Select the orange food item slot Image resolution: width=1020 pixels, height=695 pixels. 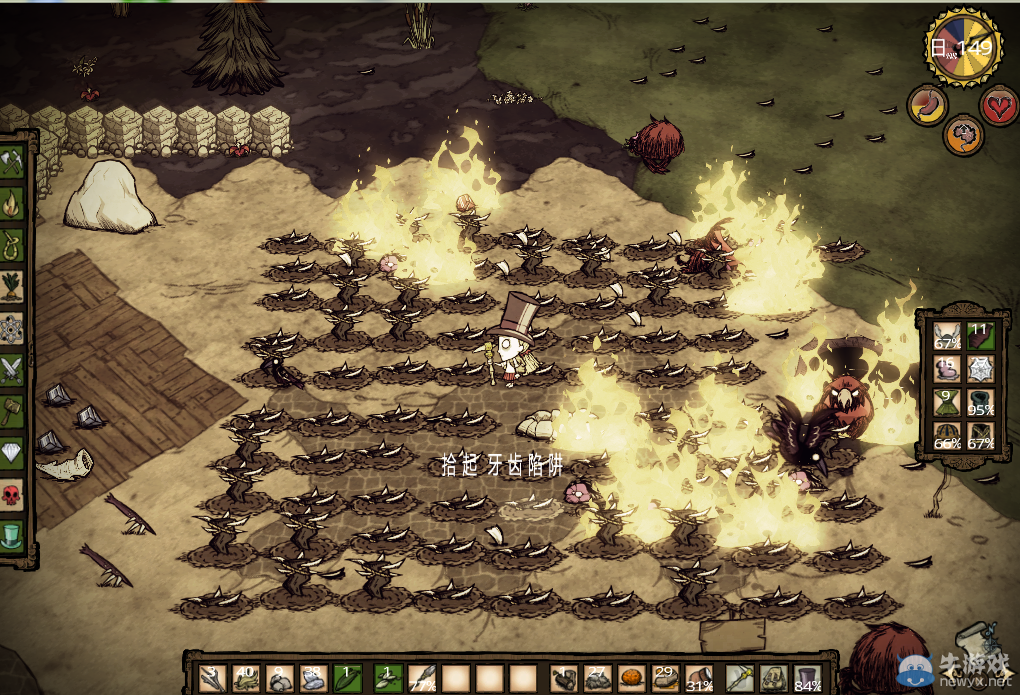[x=632, y=679]
